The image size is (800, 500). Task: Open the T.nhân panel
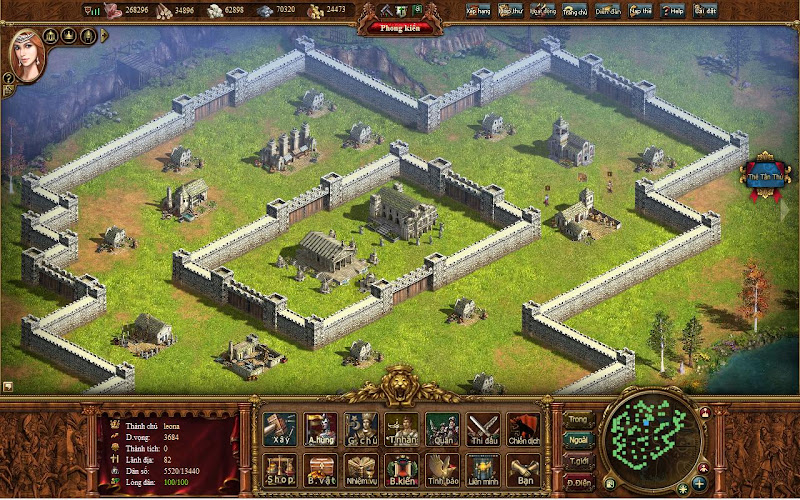pyautogui.click(x=401, y=429)
